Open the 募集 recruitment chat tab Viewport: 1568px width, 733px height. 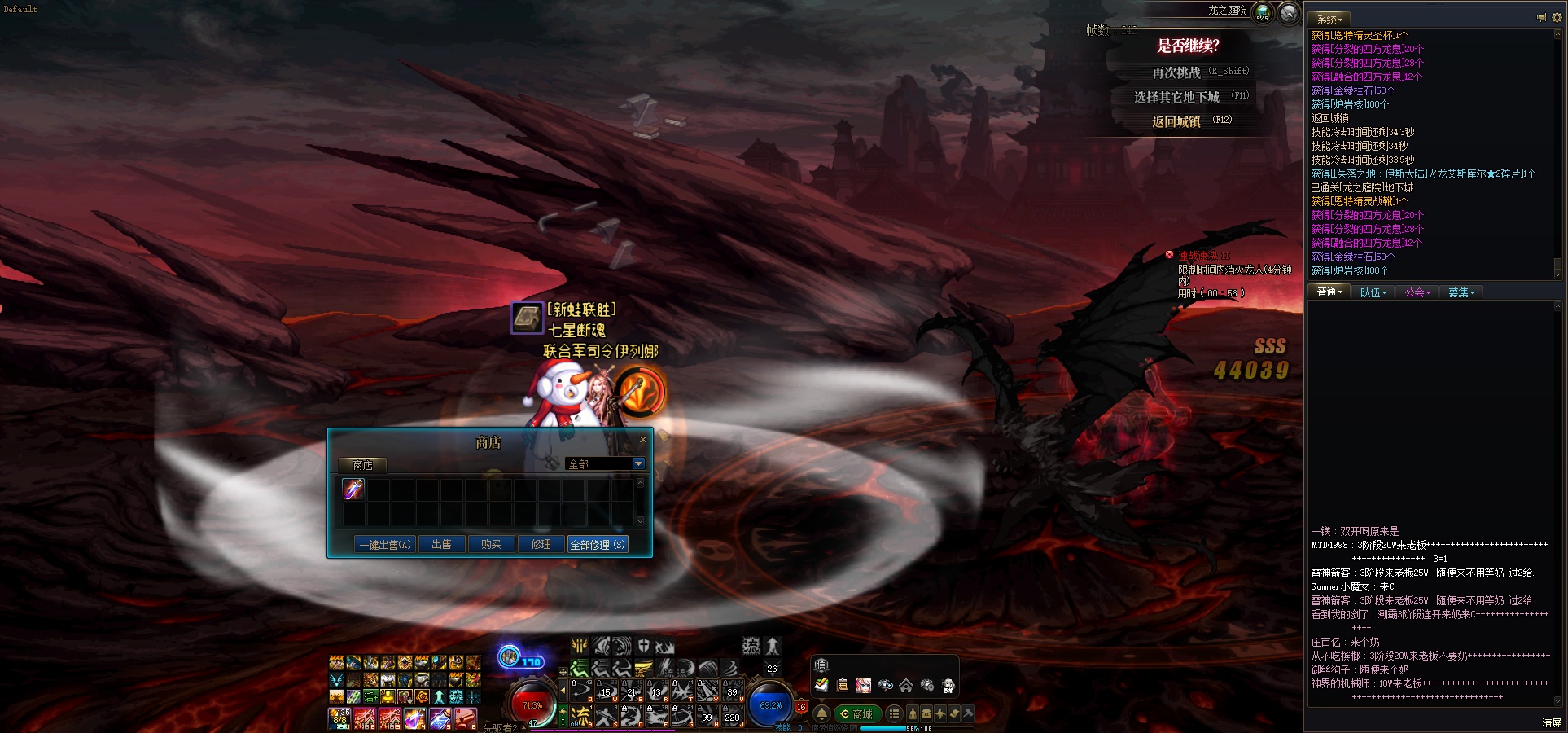(1461, 292)
